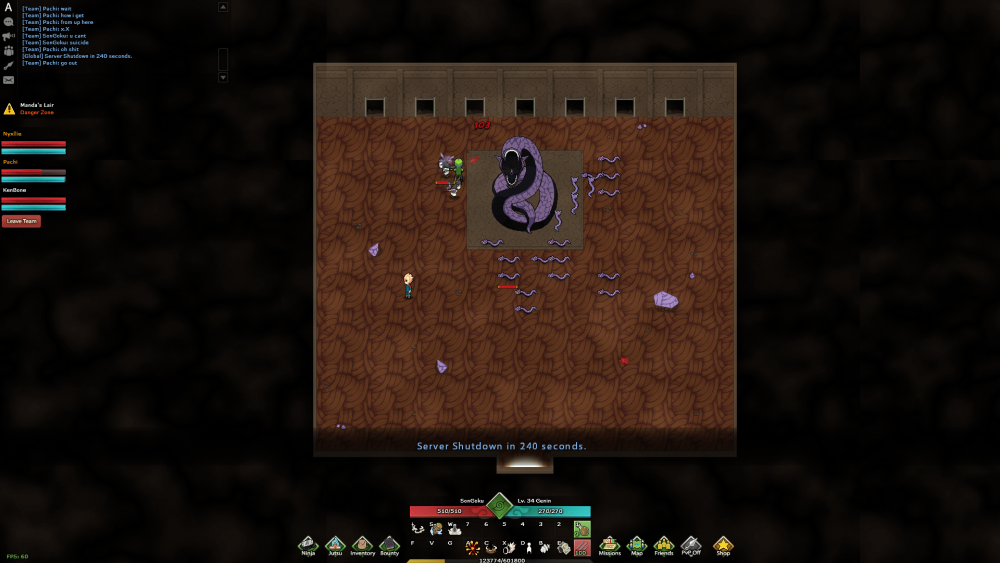This screenshot has width=1000, height=563.
Task: Leave the current team
Action: tap(21, 221)
